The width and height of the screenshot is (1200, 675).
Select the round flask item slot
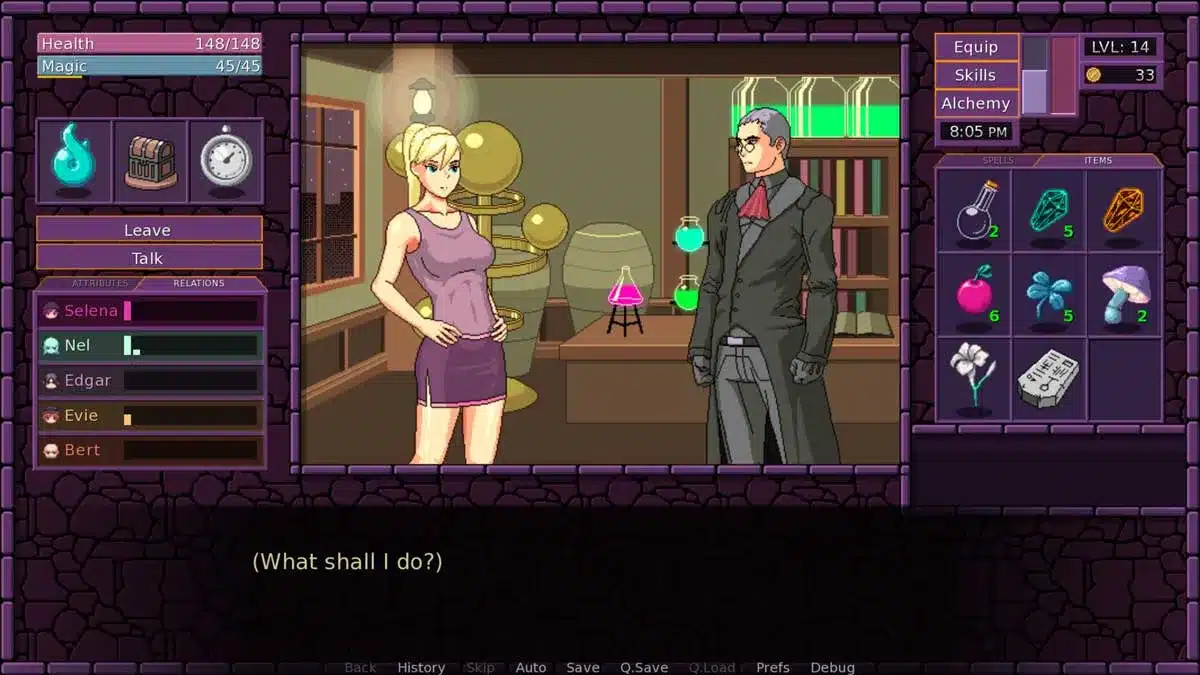pos(974,210)
